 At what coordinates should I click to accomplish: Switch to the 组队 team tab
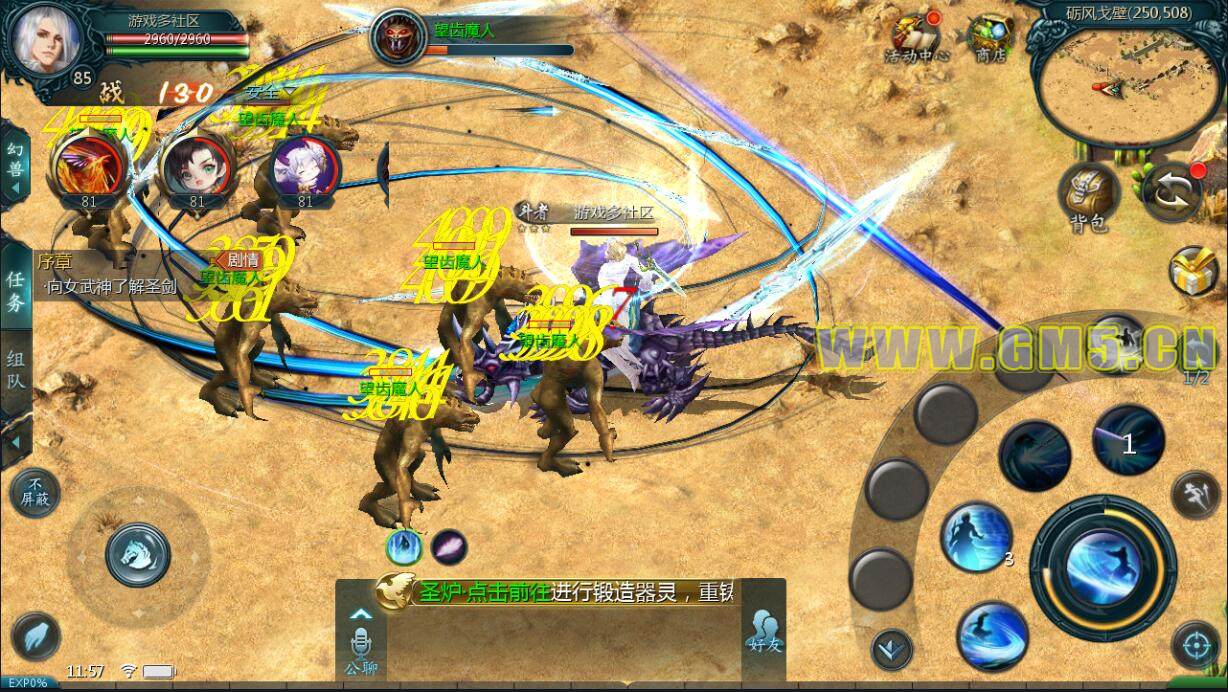[x=16, y=370]
